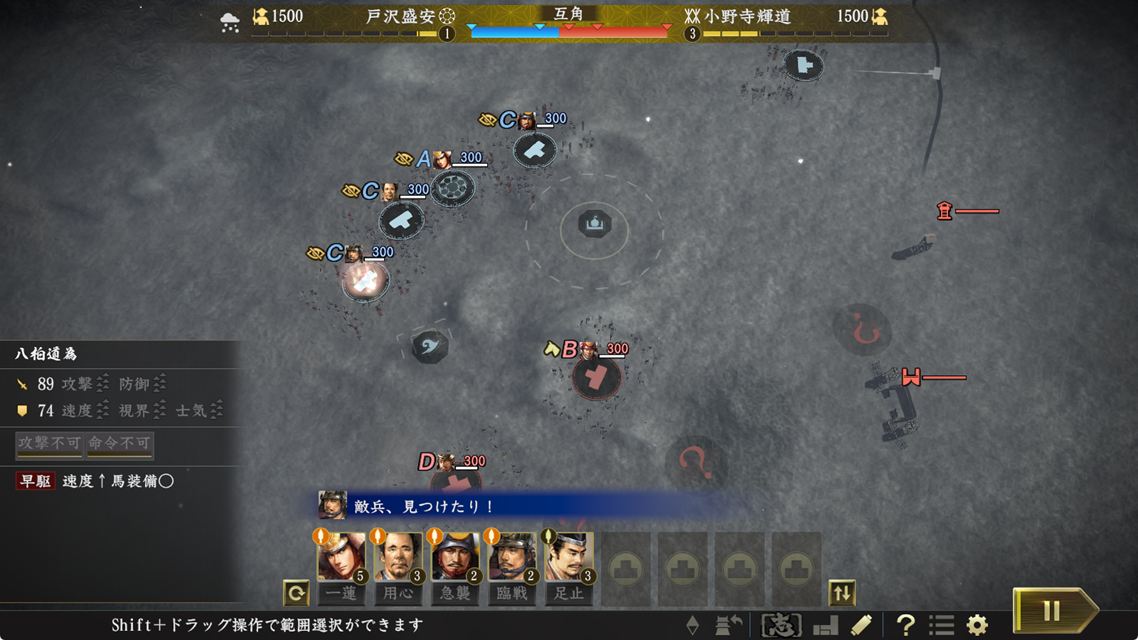Image resolution: width=1138 pixels, height=640 pixels.
Task: Choose the 臨戦 tactic card
Action: pos(512,558)
